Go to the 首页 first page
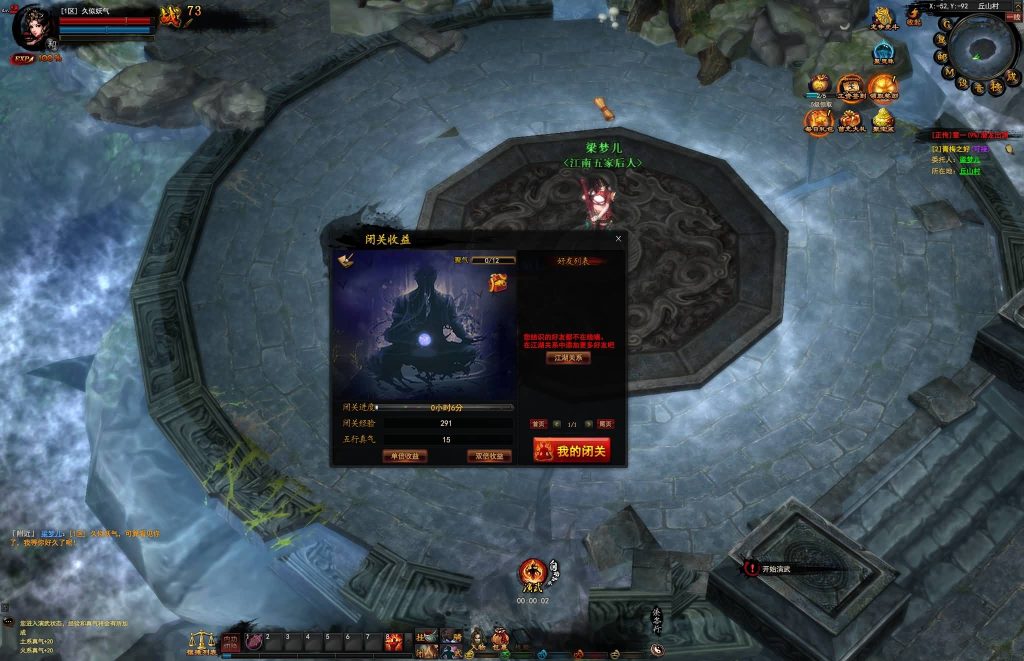 [x=538, y=424]
